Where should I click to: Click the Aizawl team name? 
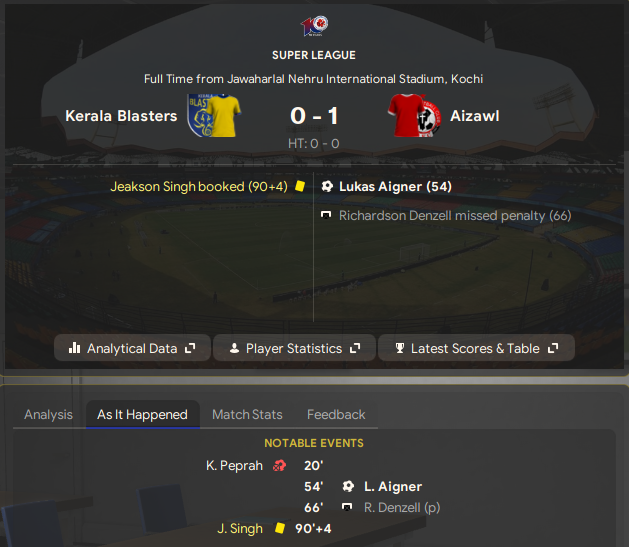coord(474,116)
